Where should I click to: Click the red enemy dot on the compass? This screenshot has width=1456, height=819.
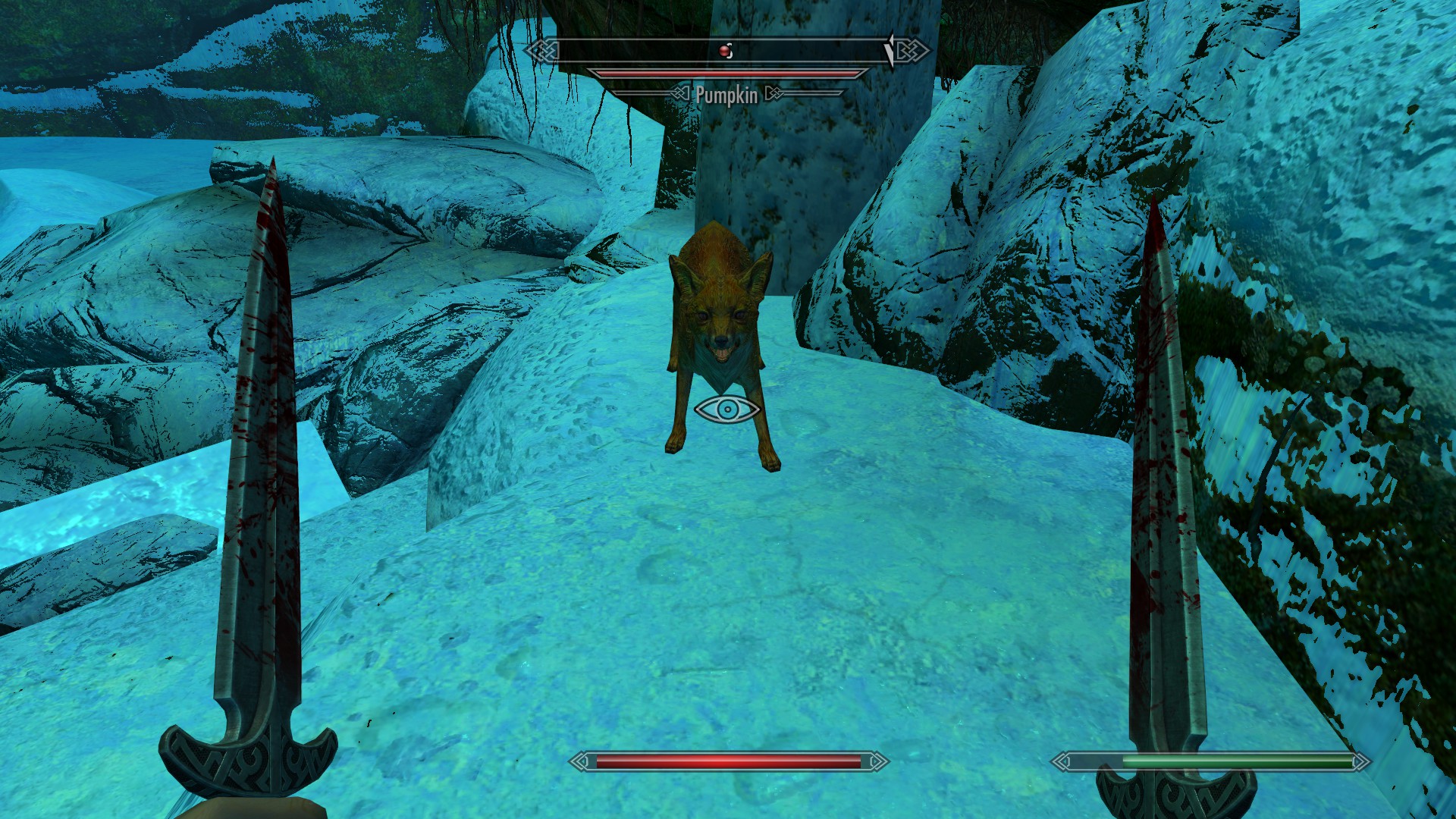coord(723,51)
